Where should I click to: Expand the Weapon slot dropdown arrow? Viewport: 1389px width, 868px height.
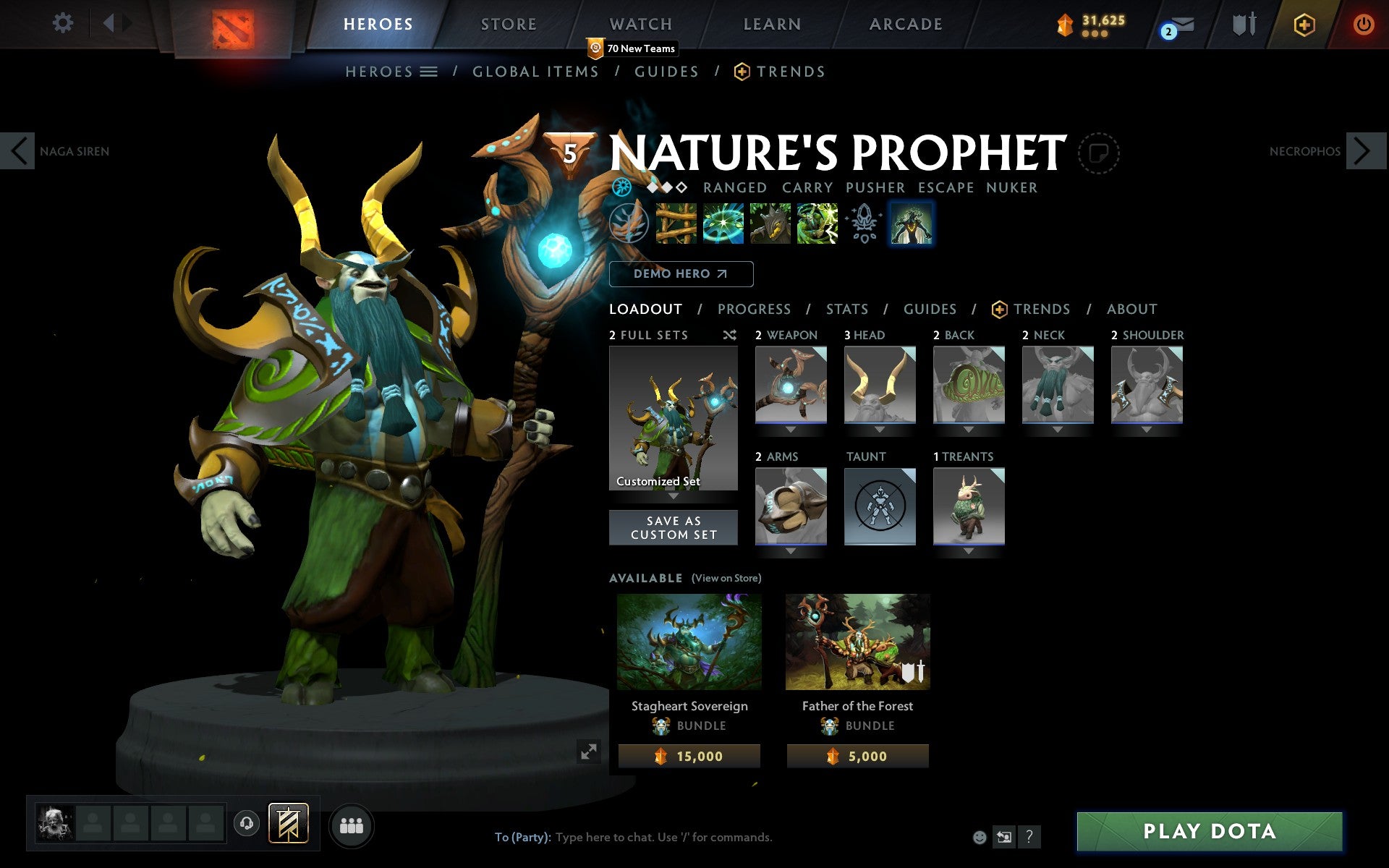(790, 428)
